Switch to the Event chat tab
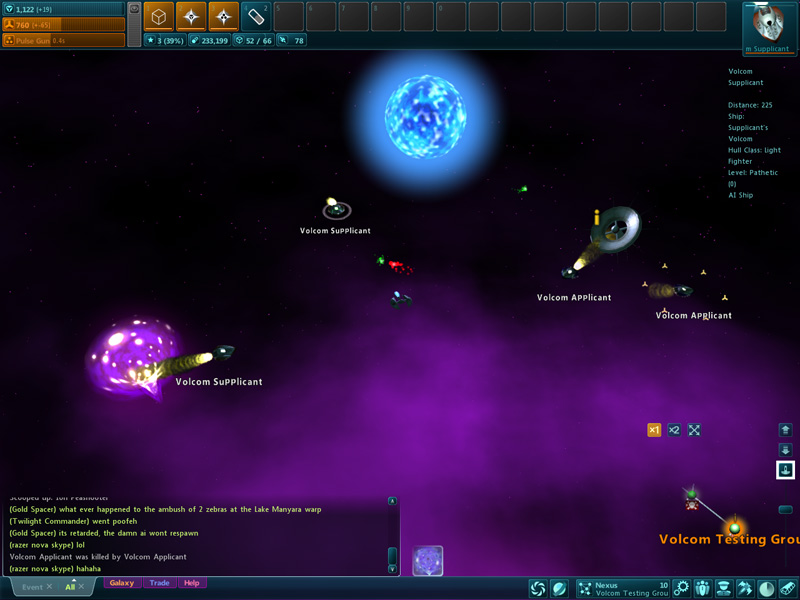 click(x=33, y=587)
